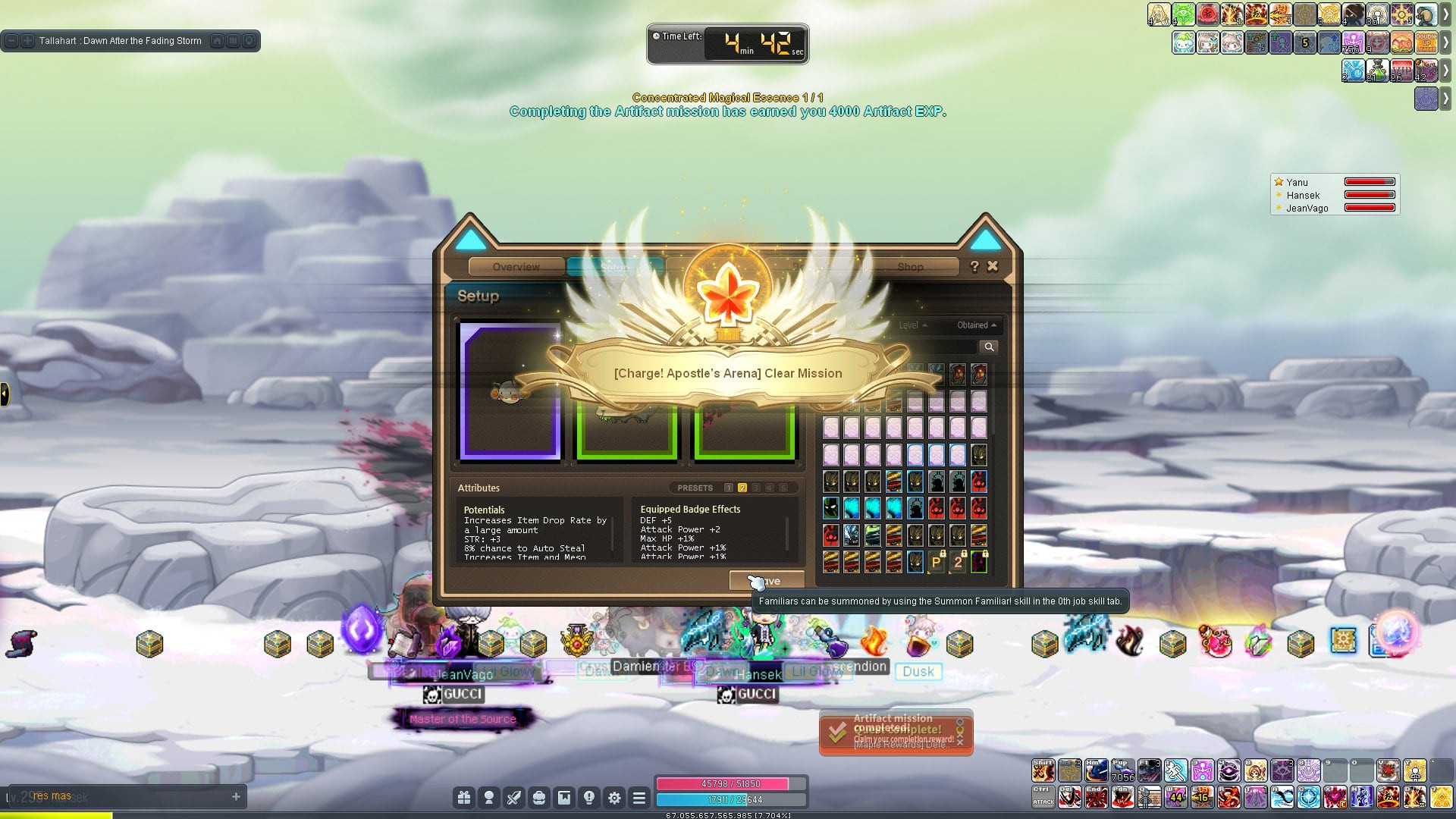This screenshot has height=819, width=1456.
Task: Click the minimap minus button
Action: pos(12,41)
